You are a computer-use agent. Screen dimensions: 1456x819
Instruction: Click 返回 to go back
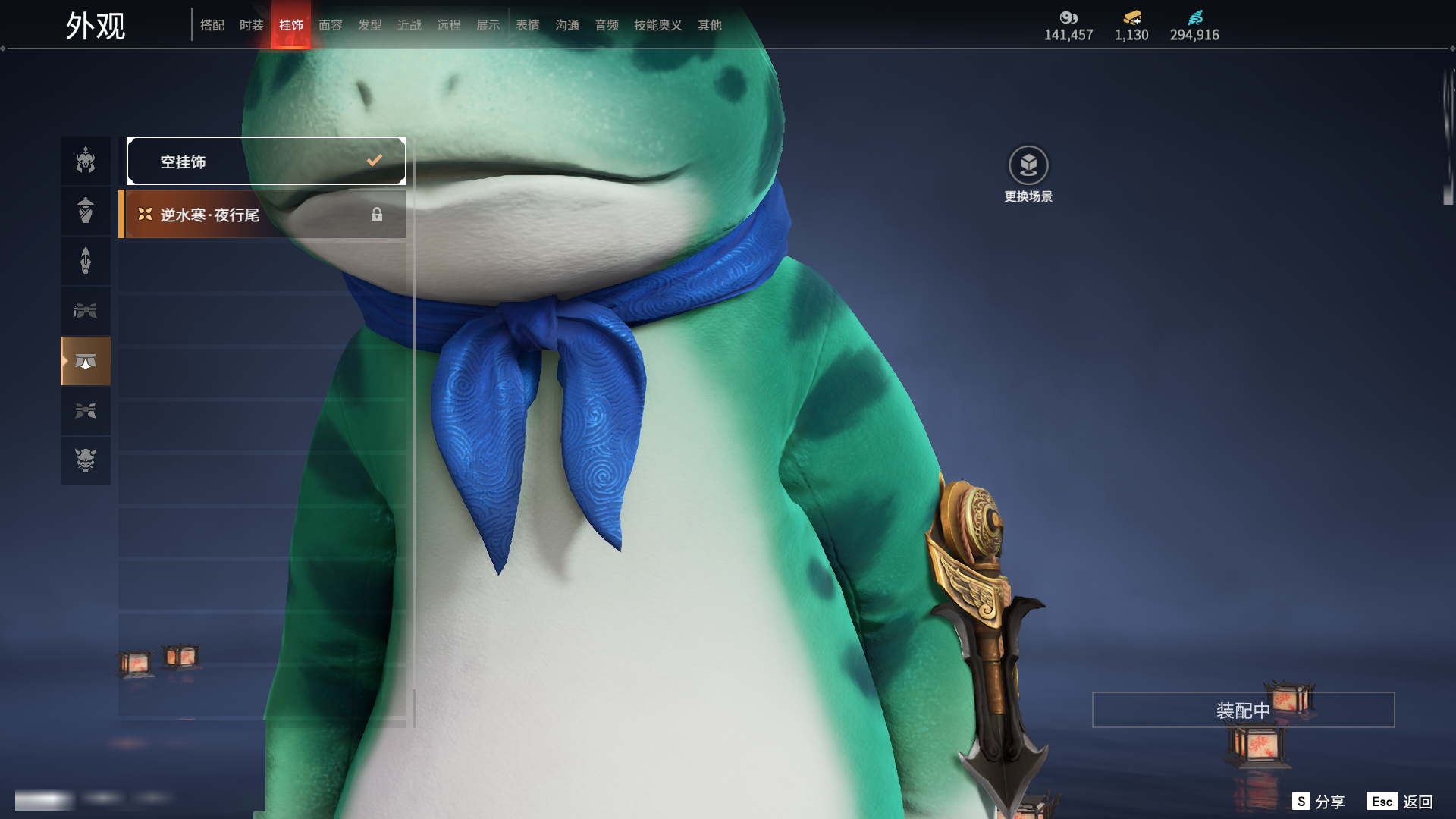(x=1400, y=802)
